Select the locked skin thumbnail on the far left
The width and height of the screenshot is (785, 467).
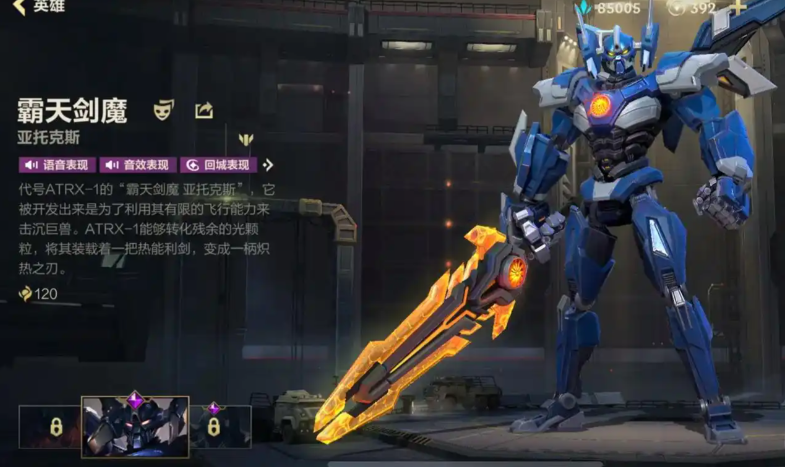click(48, 426)
